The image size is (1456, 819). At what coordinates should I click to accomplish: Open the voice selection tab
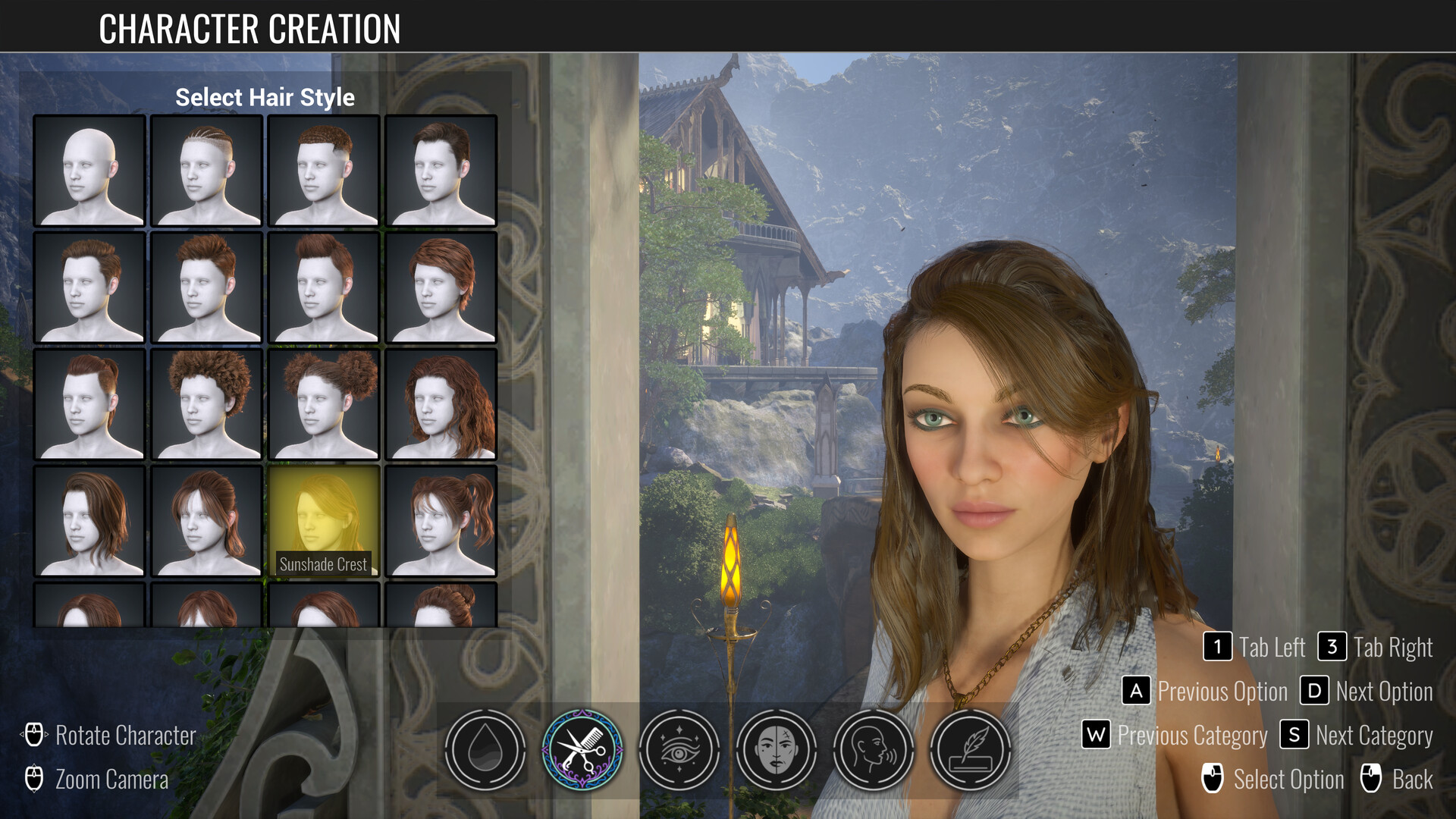[874, 750]
